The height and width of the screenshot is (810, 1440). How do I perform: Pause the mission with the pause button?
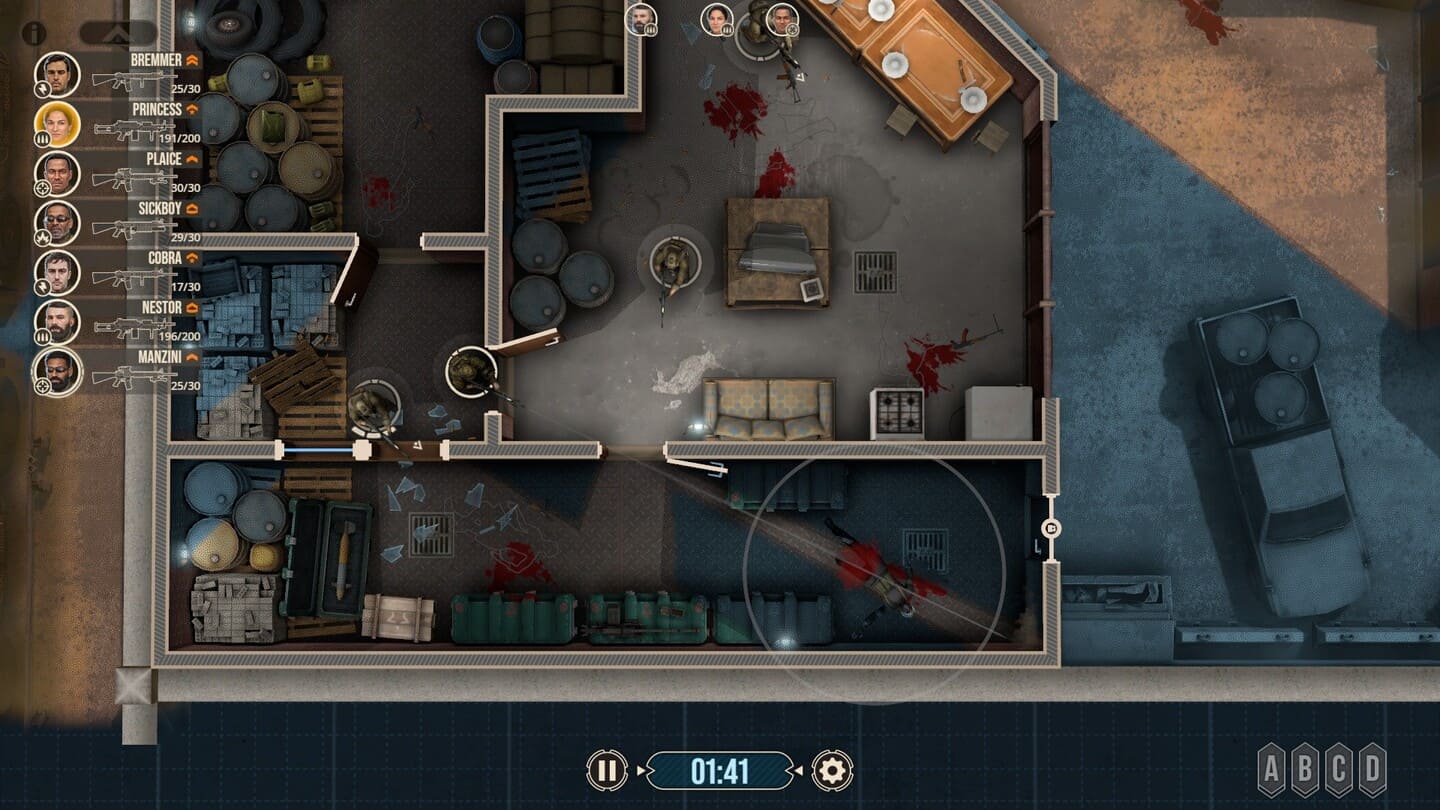click(606, 771)
